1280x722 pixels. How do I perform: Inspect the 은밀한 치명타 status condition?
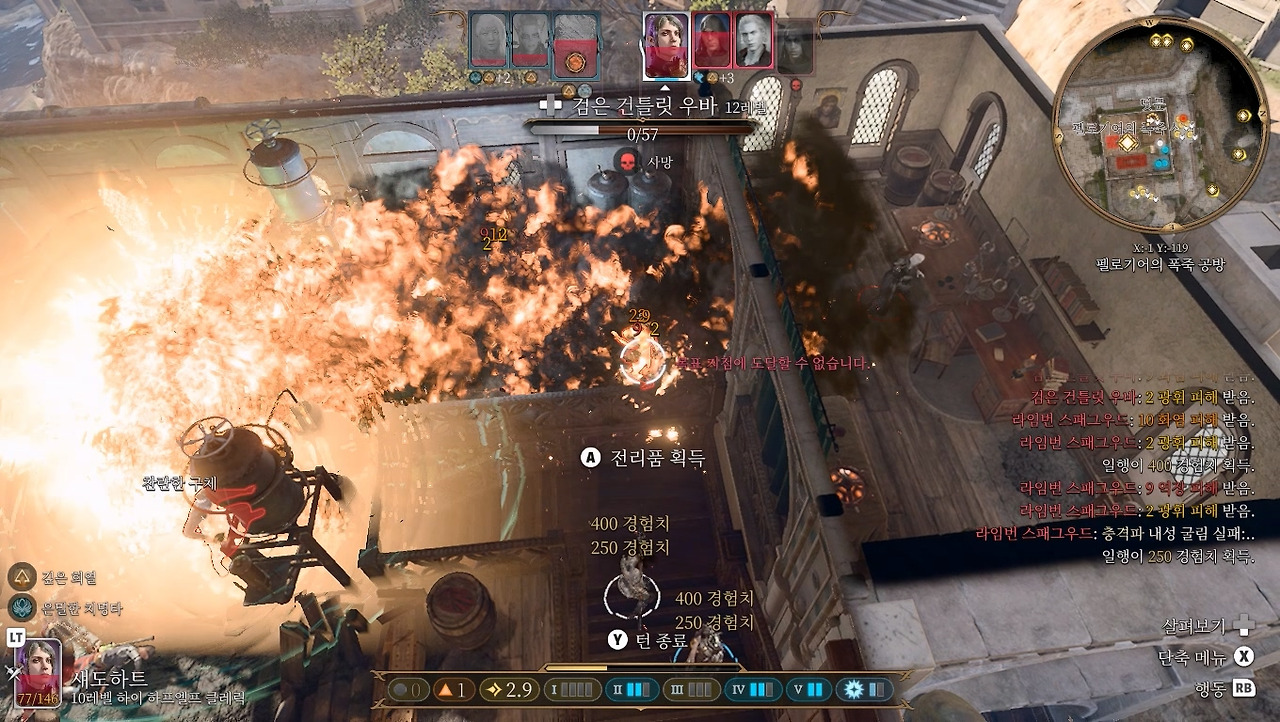[22, 606]
